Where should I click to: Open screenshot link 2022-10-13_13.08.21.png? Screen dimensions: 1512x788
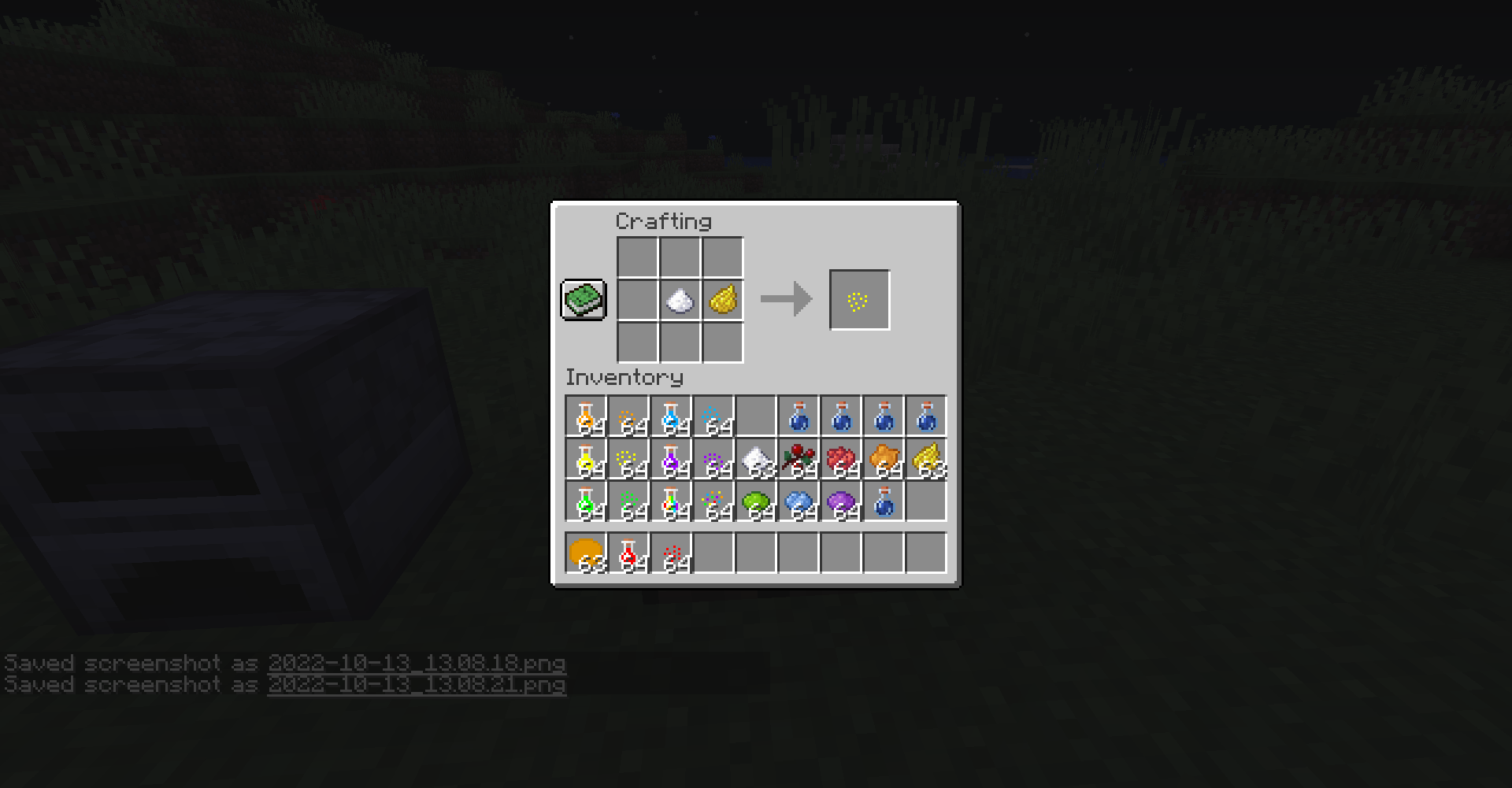417,685
